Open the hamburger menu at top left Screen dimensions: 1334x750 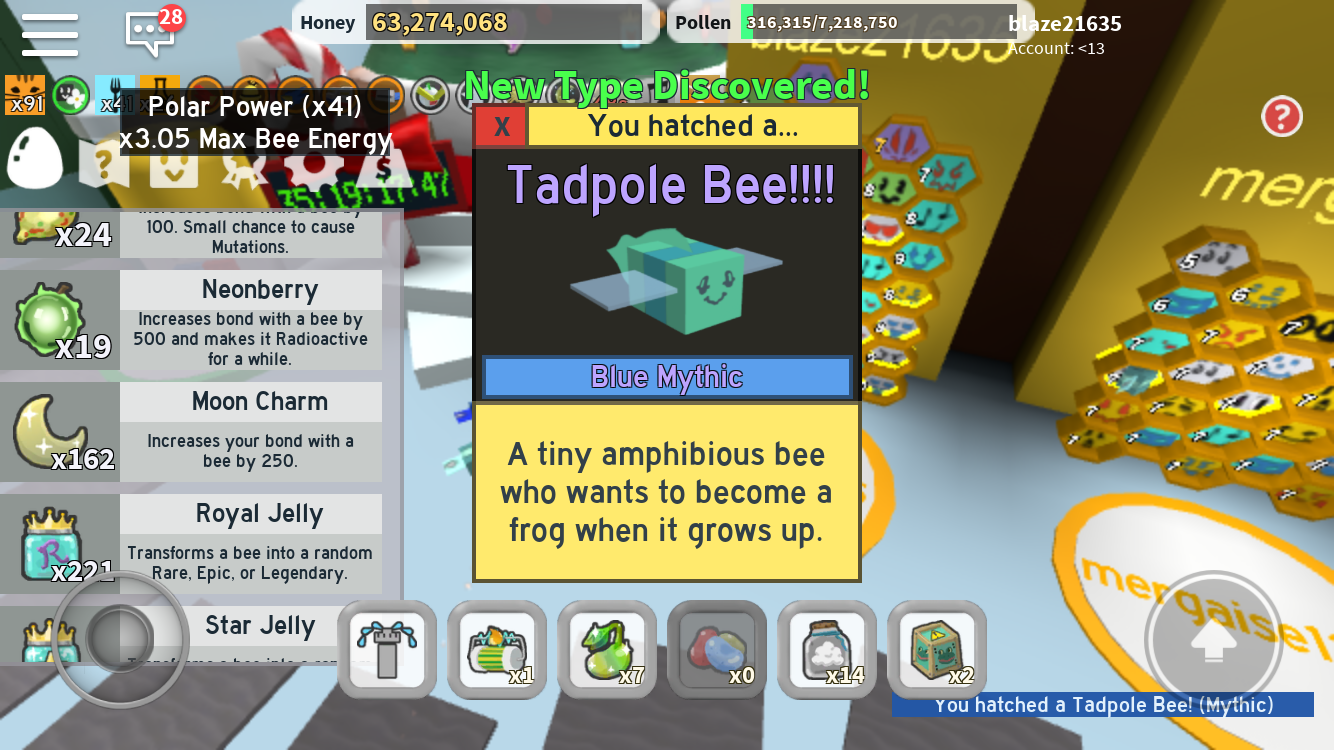[48, 33]
